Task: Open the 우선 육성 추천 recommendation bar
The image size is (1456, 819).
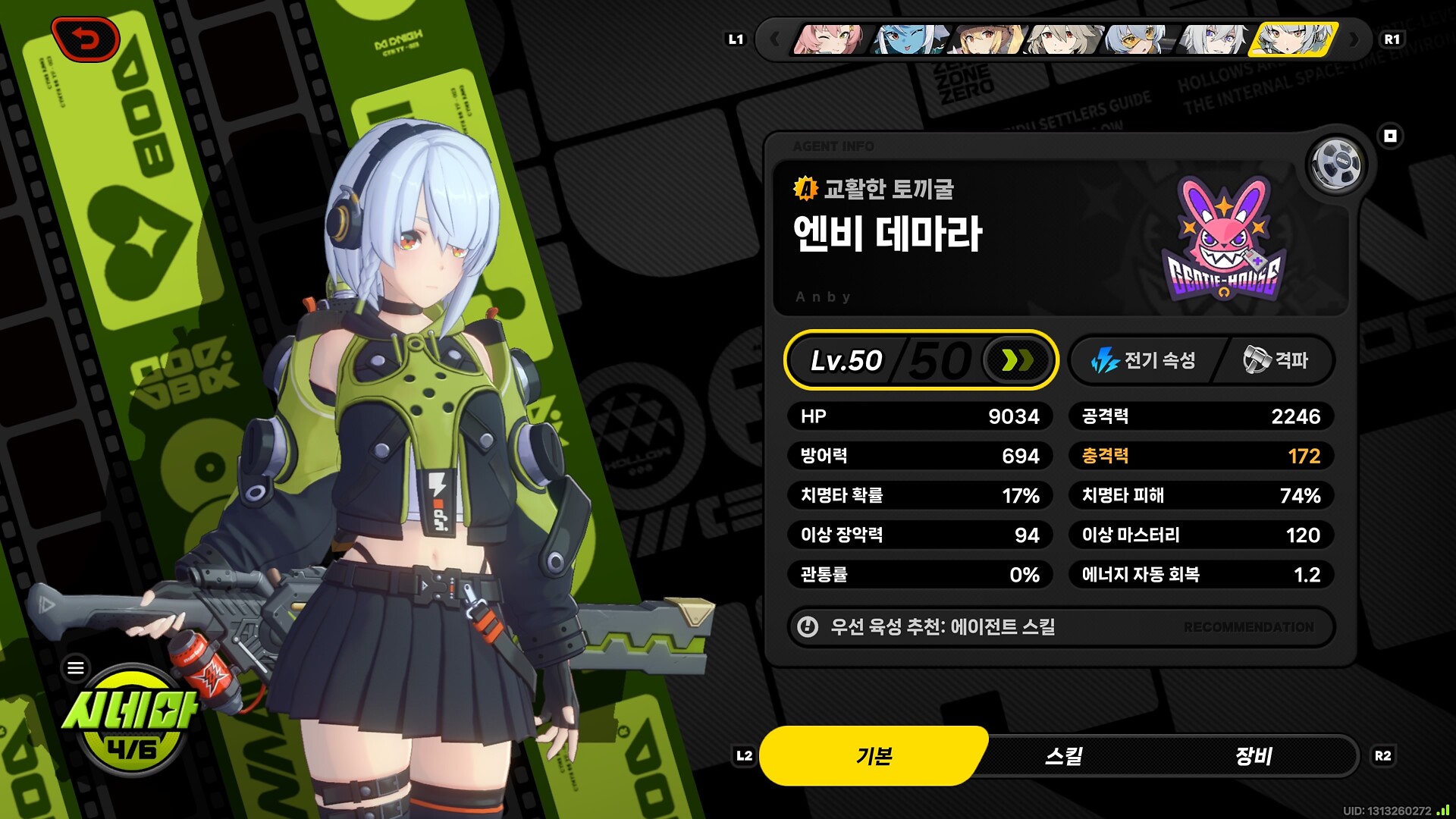Action: (x=1060, y=627)
